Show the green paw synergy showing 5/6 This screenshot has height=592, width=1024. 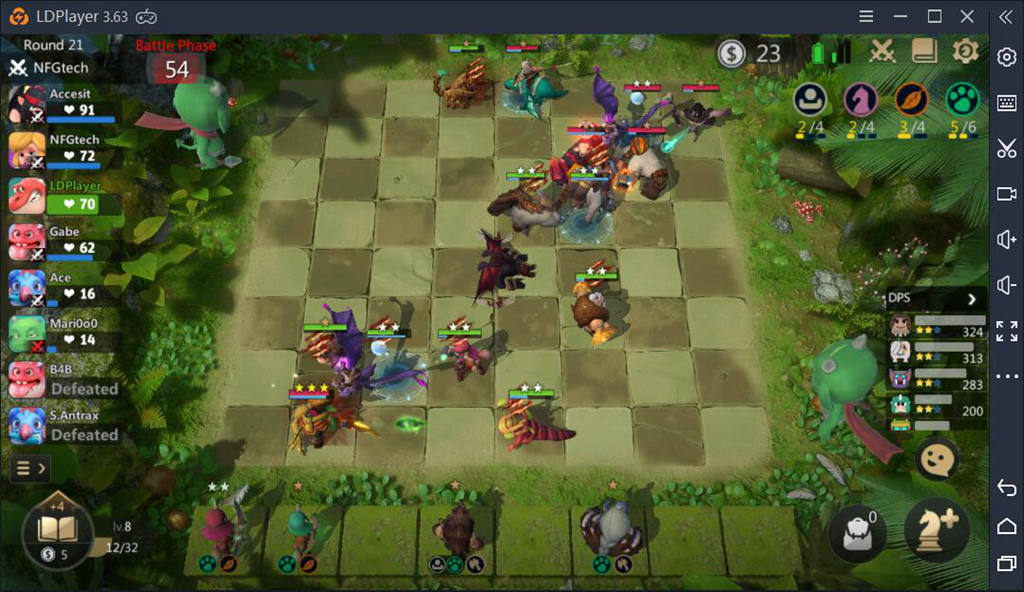[x=962, y=100]
